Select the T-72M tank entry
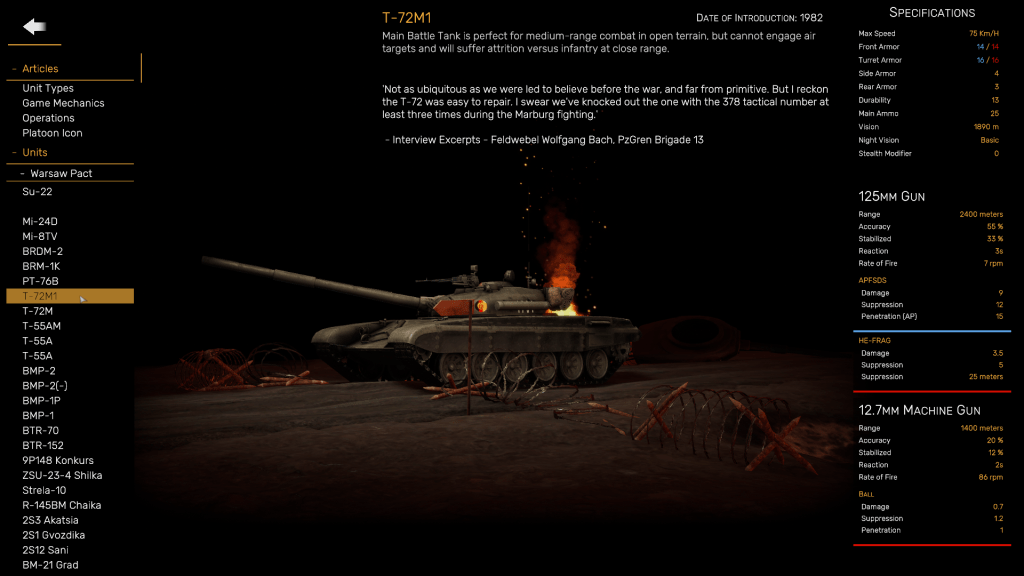 tap(37, 311)
